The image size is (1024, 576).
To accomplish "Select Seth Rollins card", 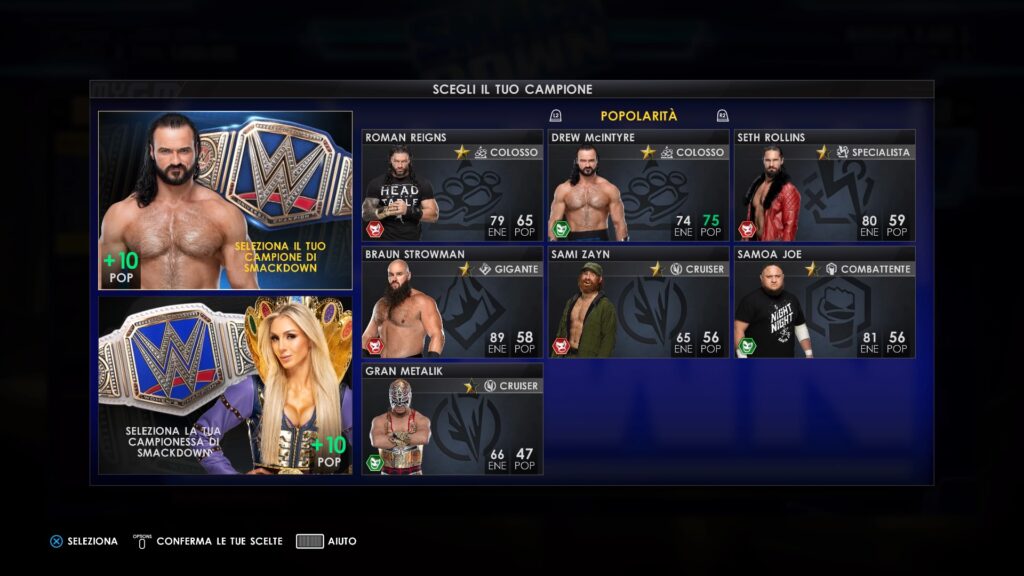I will [824, 186].
